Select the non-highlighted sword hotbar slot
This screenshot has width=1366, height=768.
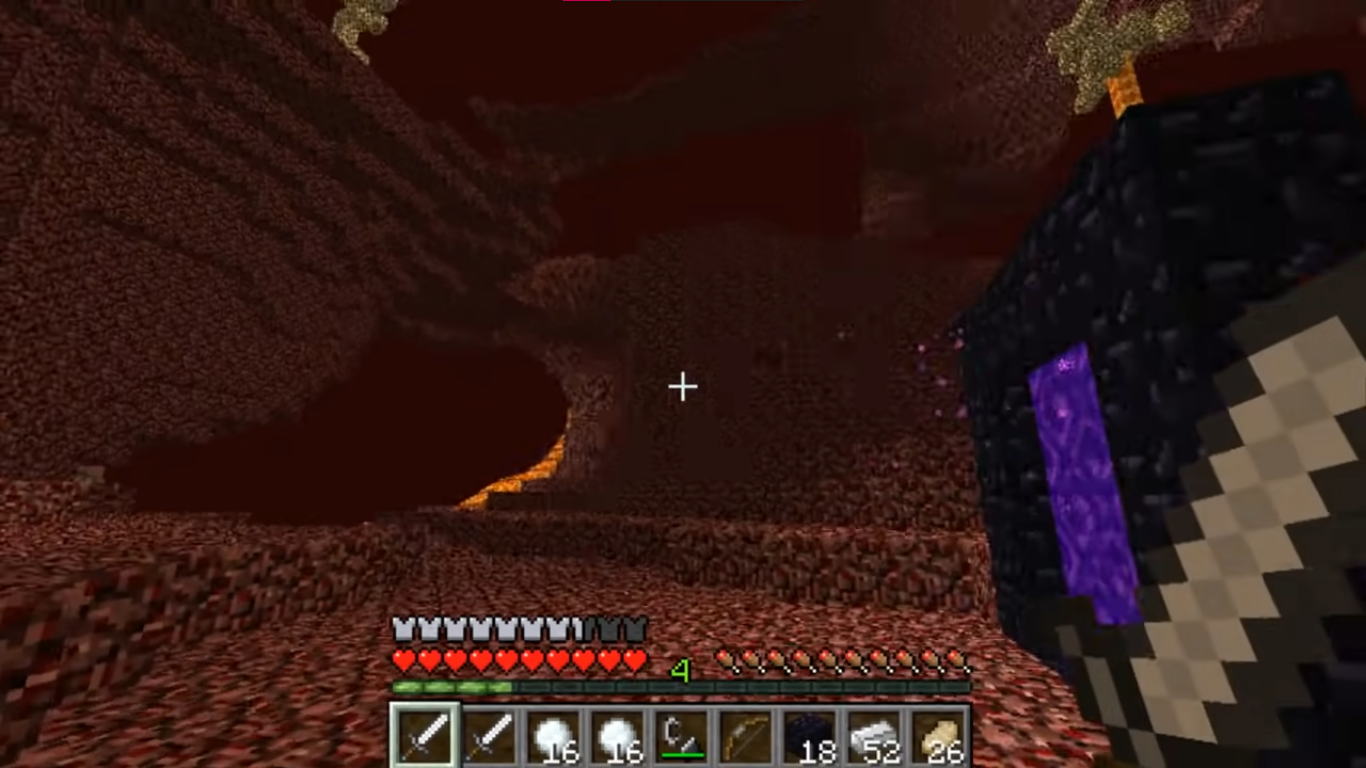coord(490,737)
